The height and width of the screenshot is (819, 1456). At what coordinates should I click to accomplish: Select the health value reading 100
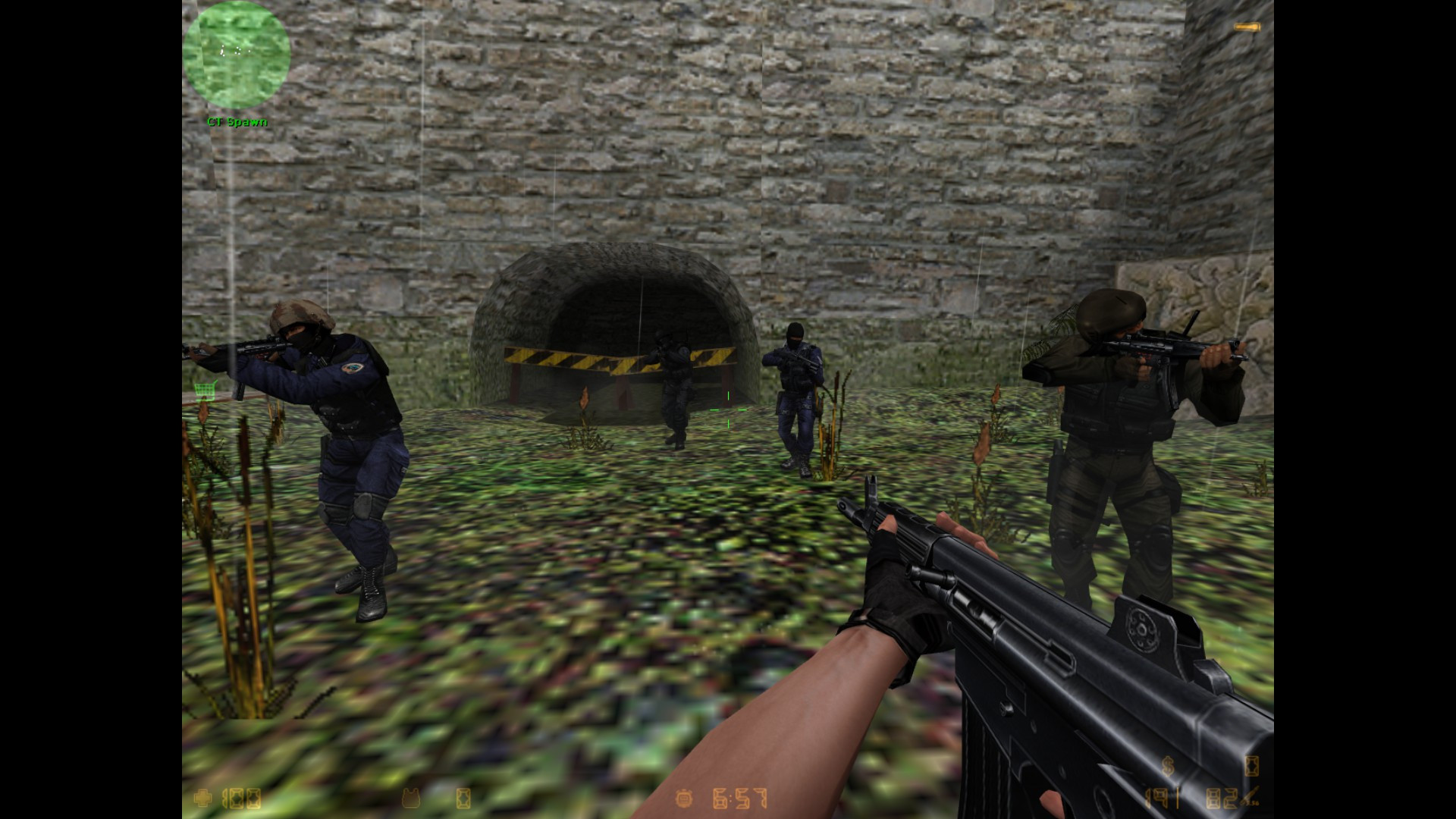[241, 796]
